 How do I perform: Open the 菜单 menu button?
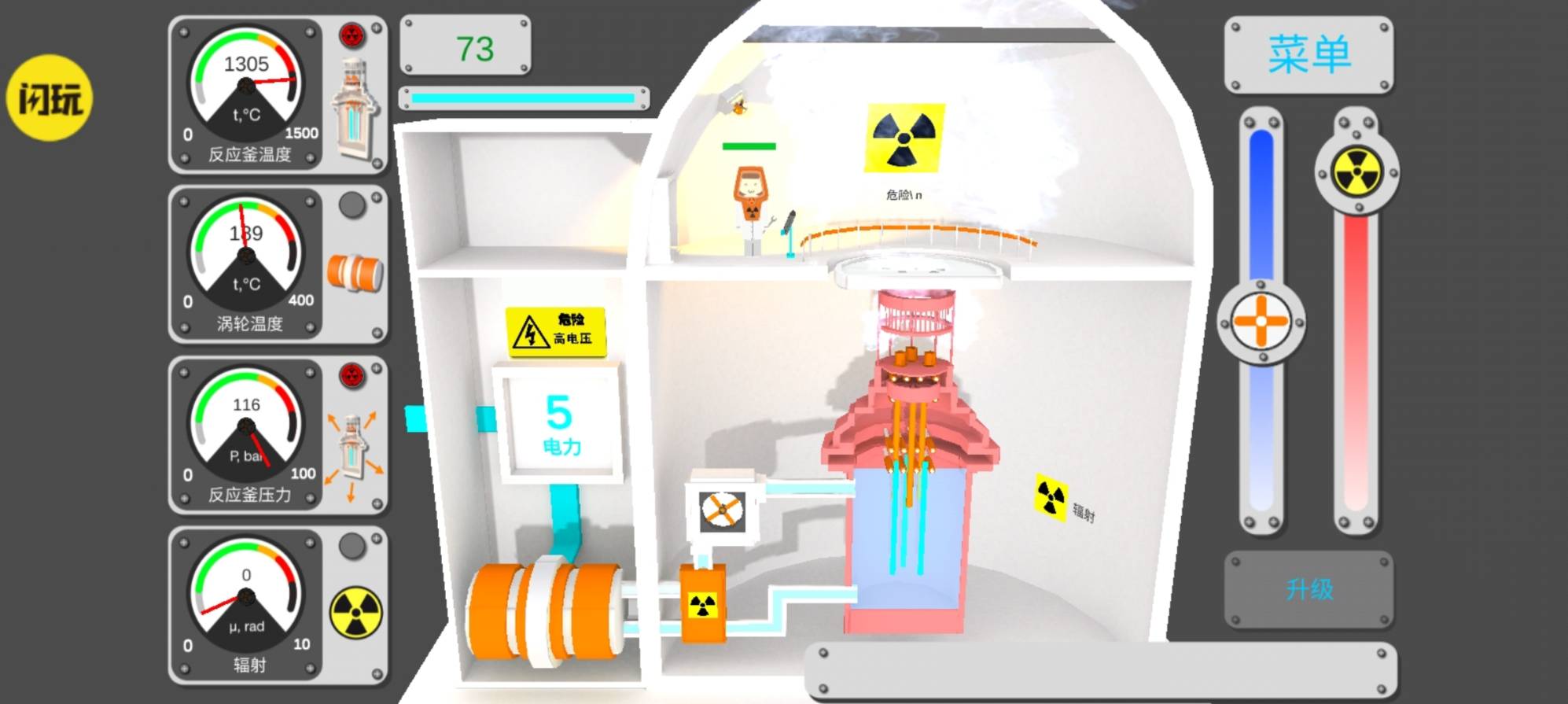coord(1309,54)
